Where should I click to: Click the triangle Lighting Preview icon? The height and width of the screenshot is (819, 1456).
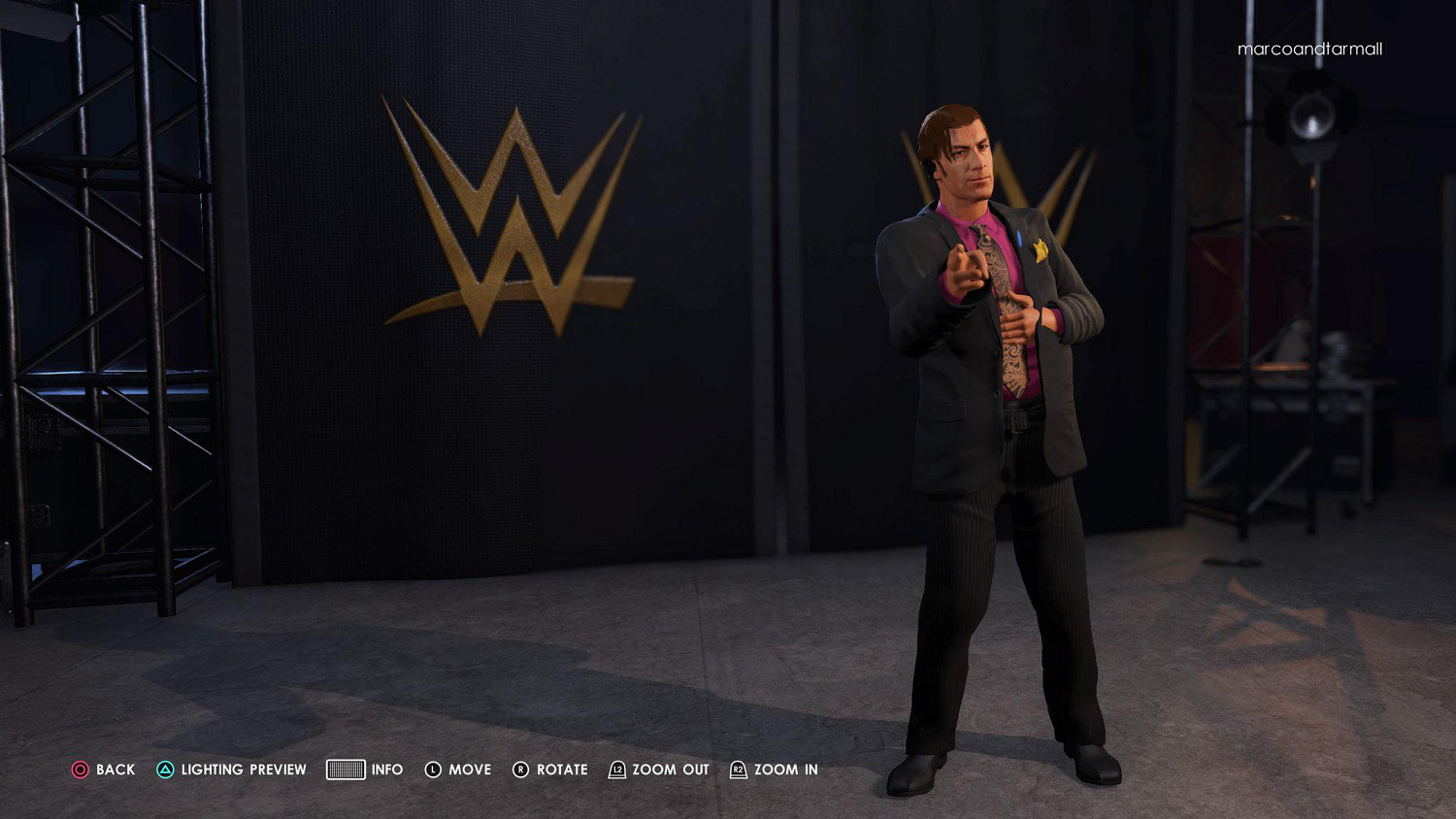(x=166, y=769)
